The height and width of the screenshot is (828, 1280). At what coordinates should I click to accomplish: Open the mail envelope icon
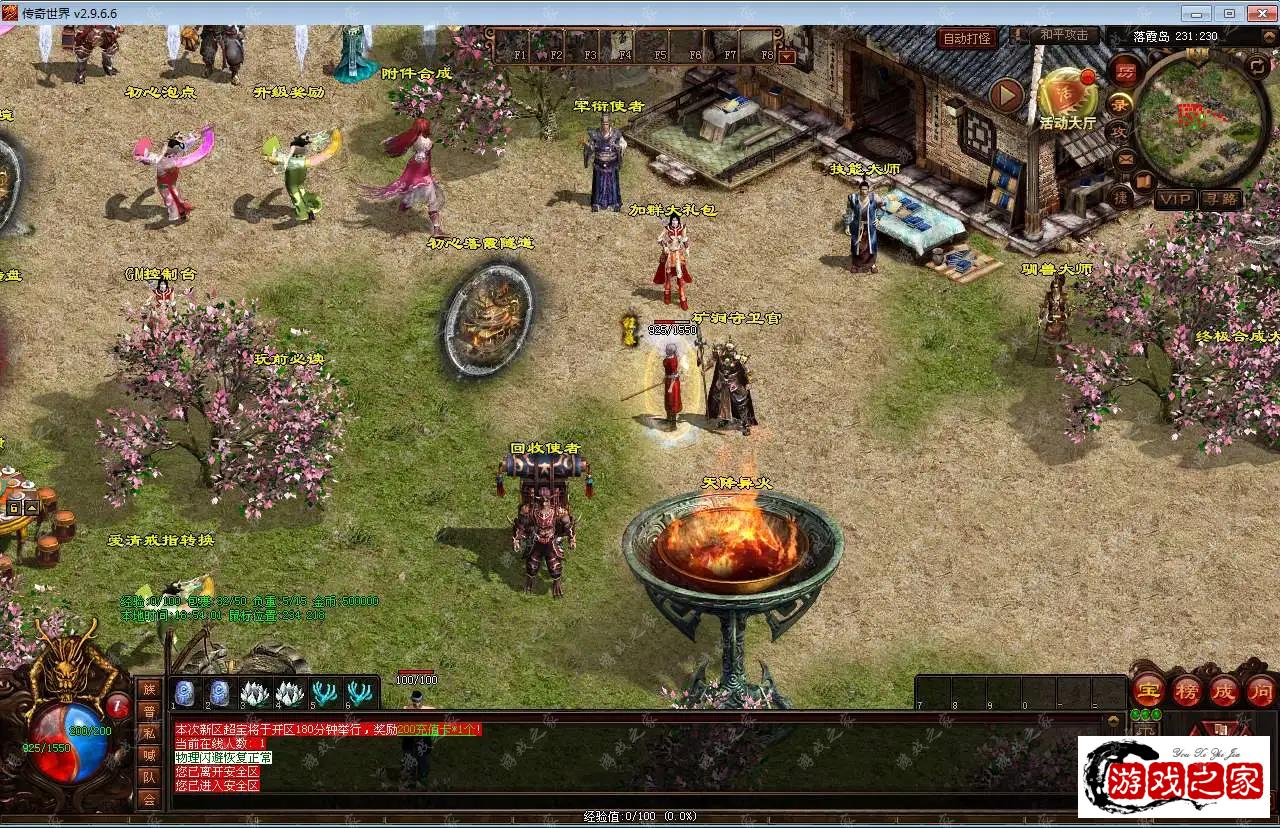[1125, 158]
